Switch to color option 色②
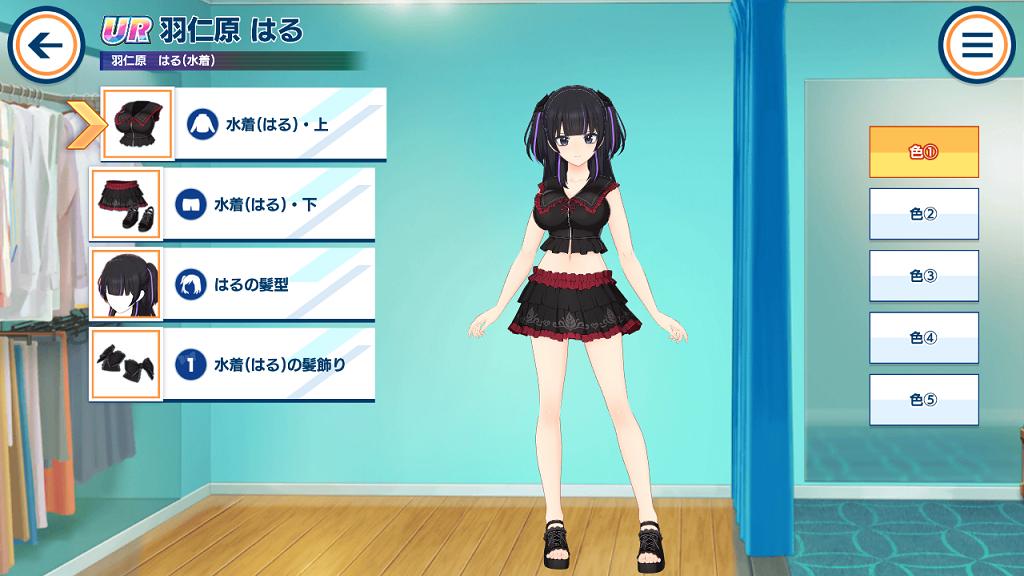Image resolution: width=1024 pixels, height=576 pixels. 923,214
